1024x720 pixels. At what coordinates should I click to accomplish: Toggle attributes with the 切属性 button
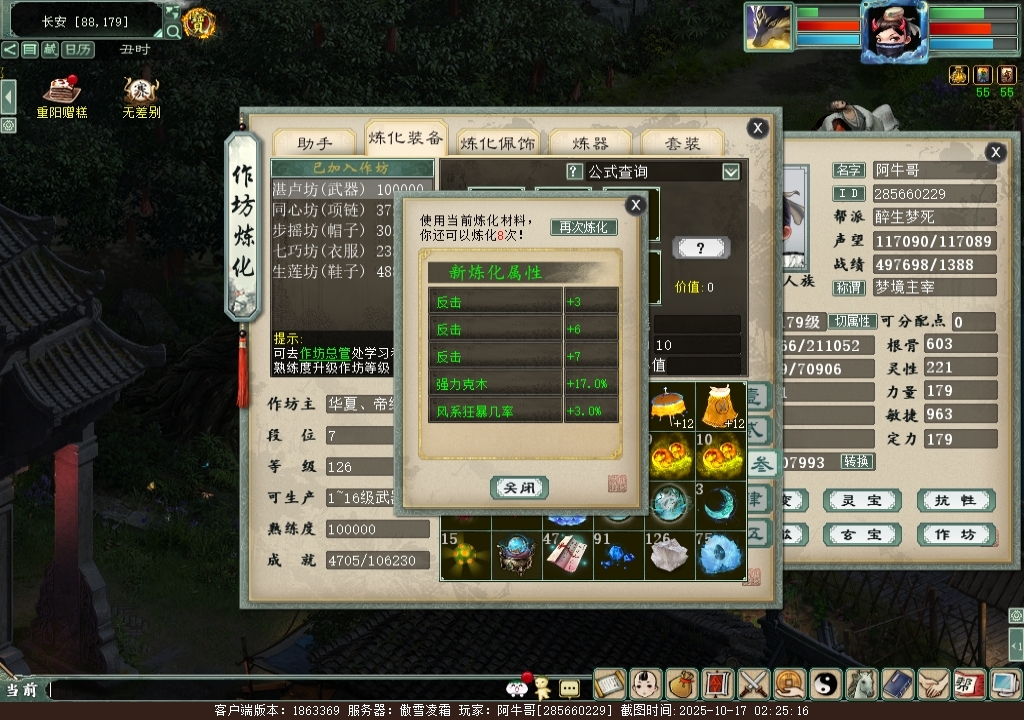tap(854, 321)
